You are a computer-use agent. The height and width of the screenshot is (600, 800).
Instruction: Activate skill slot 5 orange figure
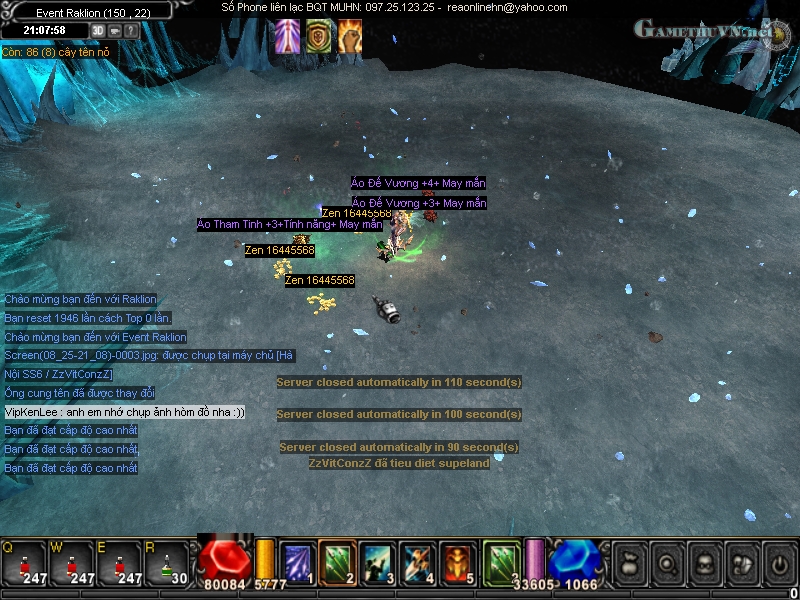(459, 564)
